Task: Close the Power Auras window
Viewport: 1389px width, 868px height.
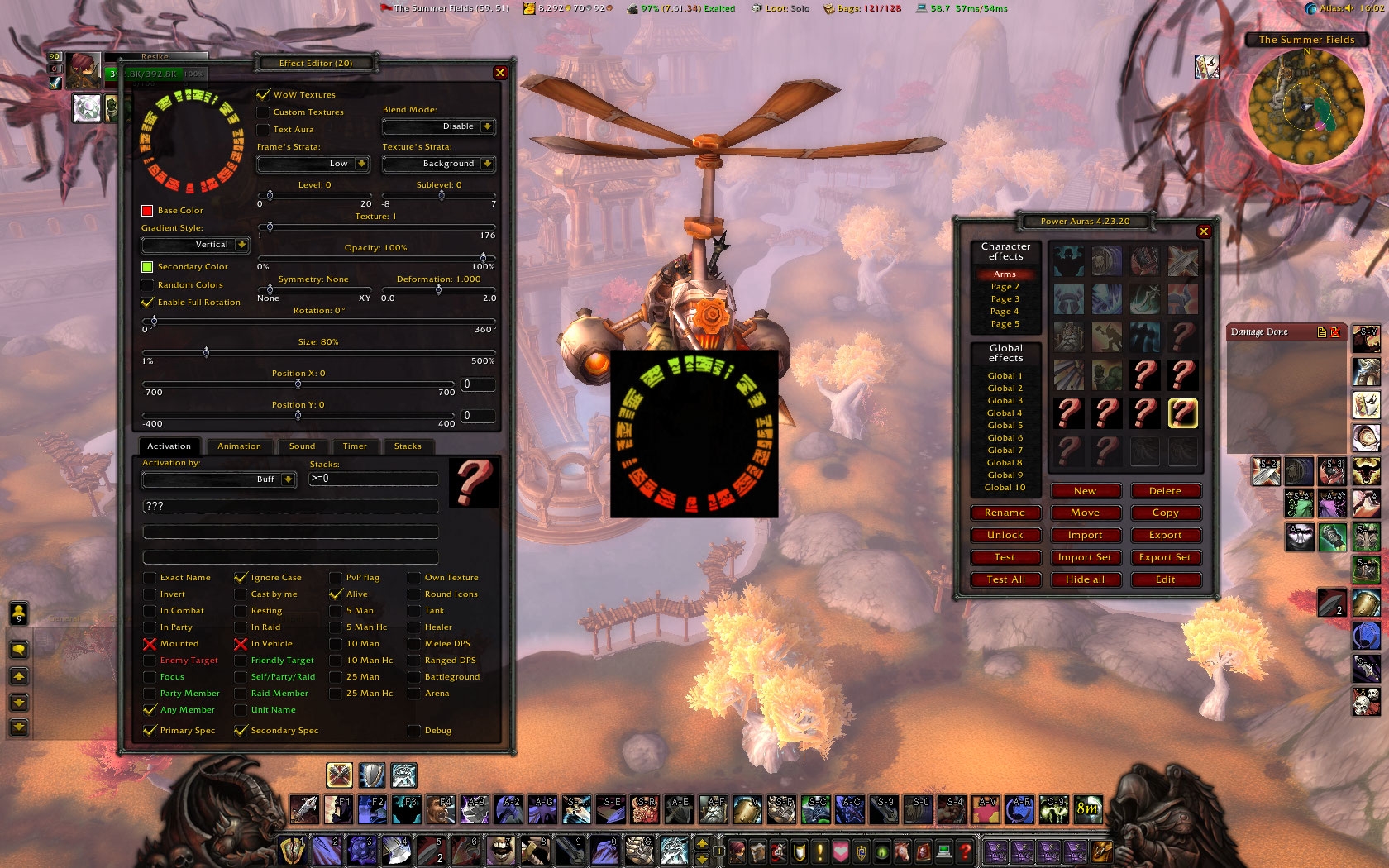Action: (x=1204, y=231)
